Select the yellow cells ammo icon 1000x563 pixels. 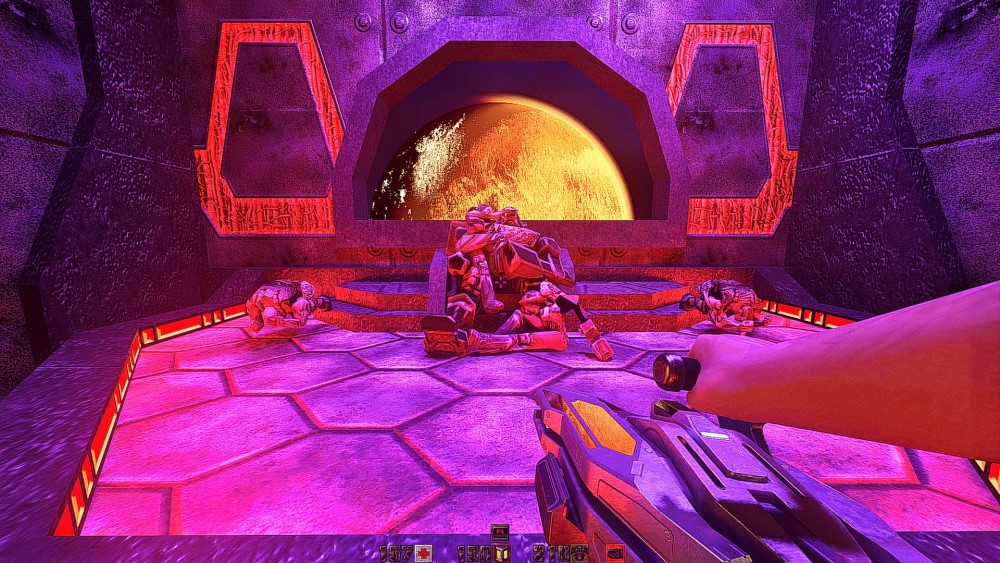502,552
